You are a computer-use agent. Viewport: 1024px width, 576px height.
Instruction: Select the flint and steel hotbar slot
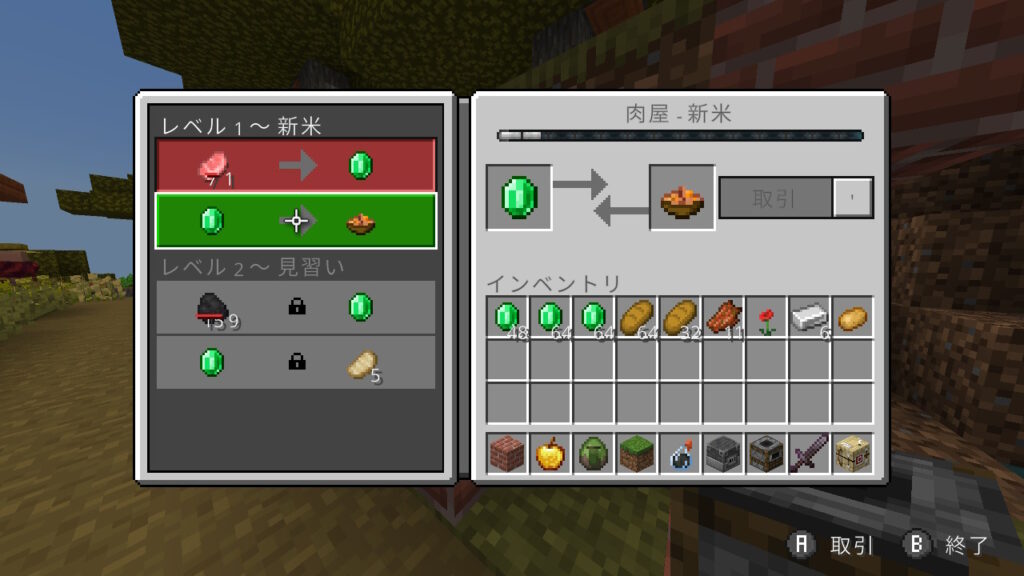(680, 454)
